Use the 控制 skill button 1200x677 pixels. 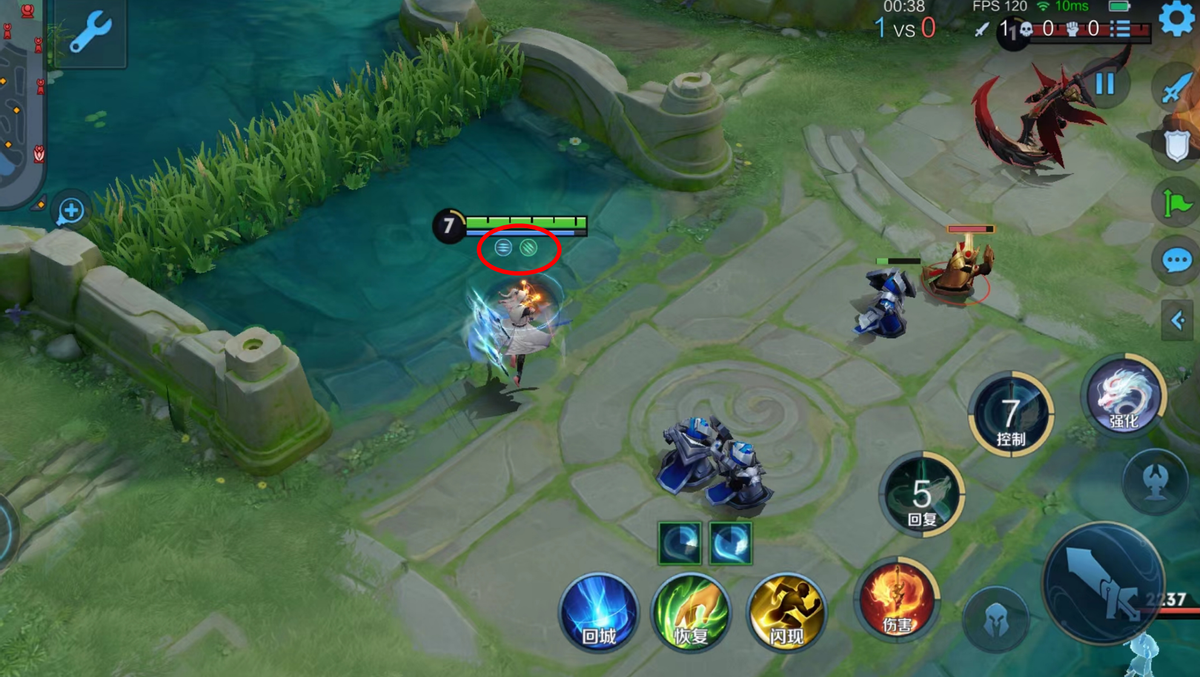pos(1010,413)
